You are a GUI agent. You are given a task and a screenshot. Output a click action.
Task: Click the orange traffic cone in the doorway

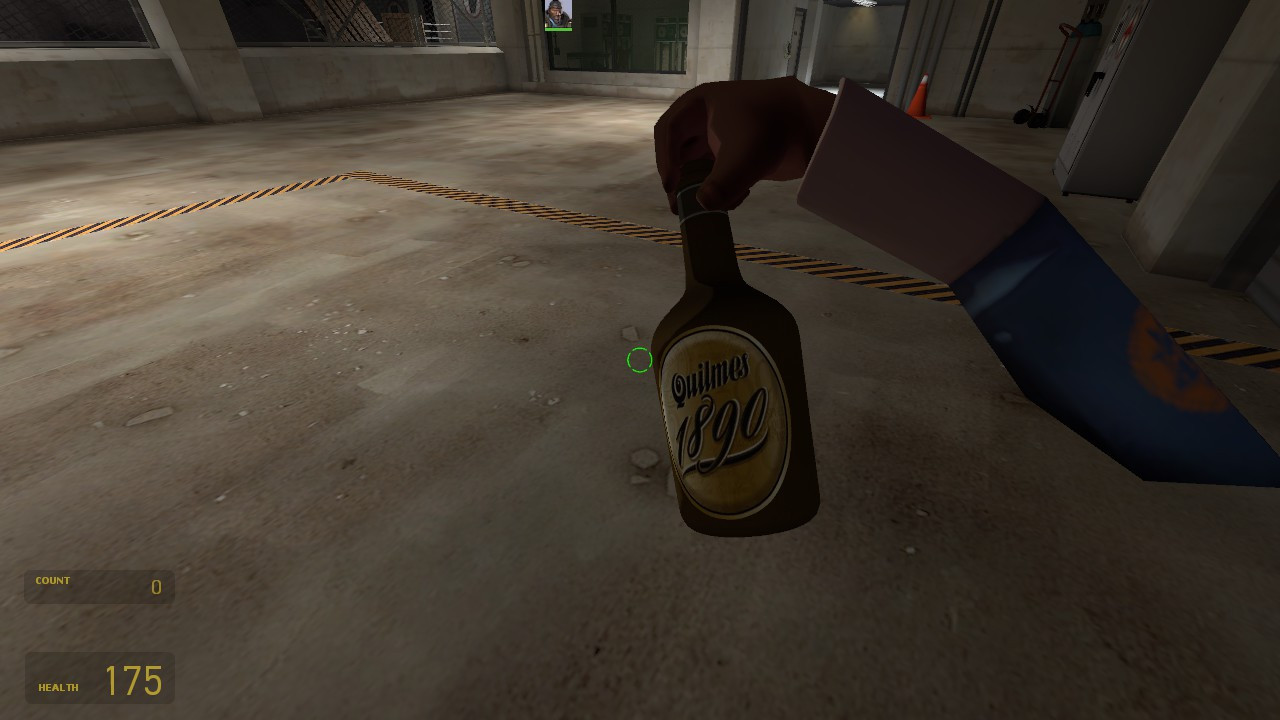921,97
